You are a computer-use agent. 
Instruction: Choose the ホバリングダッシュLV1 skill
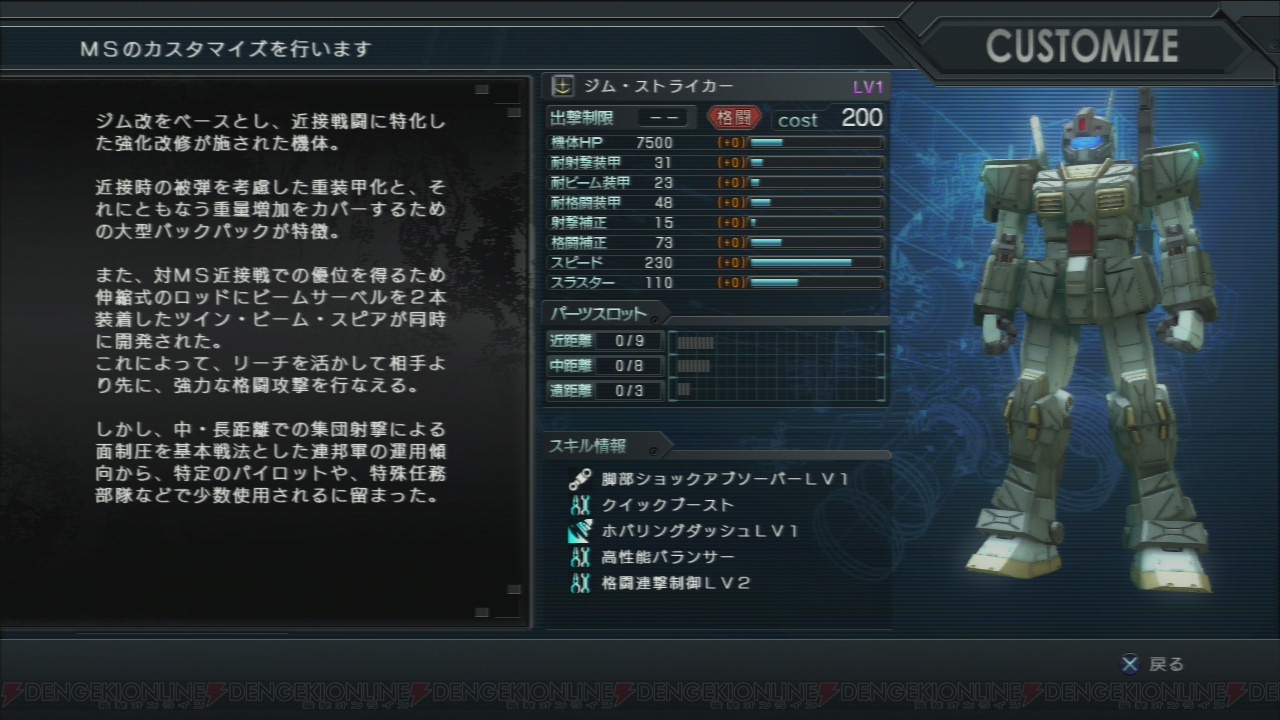tap(699, 531)
